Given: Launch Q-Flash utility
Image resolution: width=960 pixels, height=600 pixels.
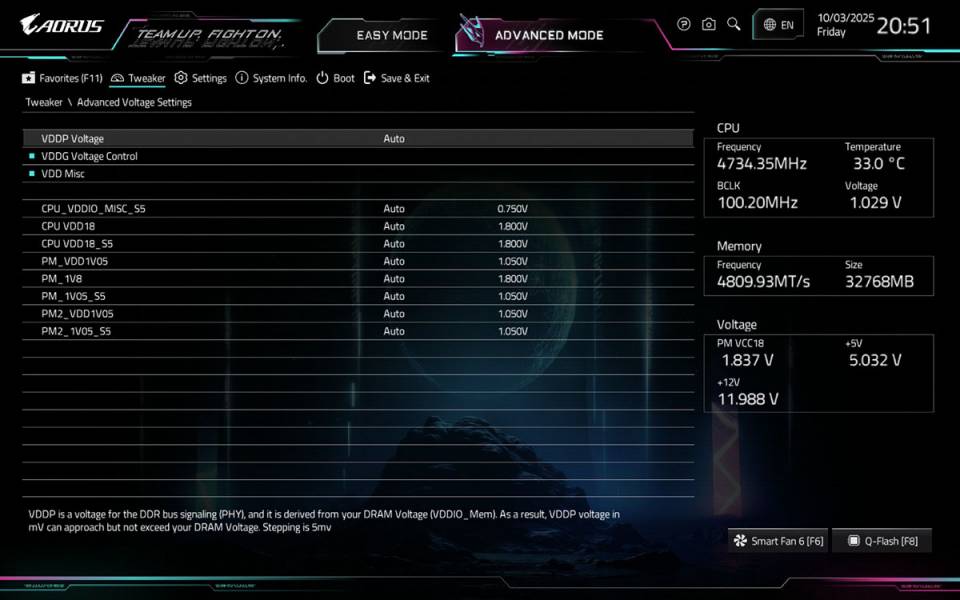Looking at the screenshot, I should (882, 541).
